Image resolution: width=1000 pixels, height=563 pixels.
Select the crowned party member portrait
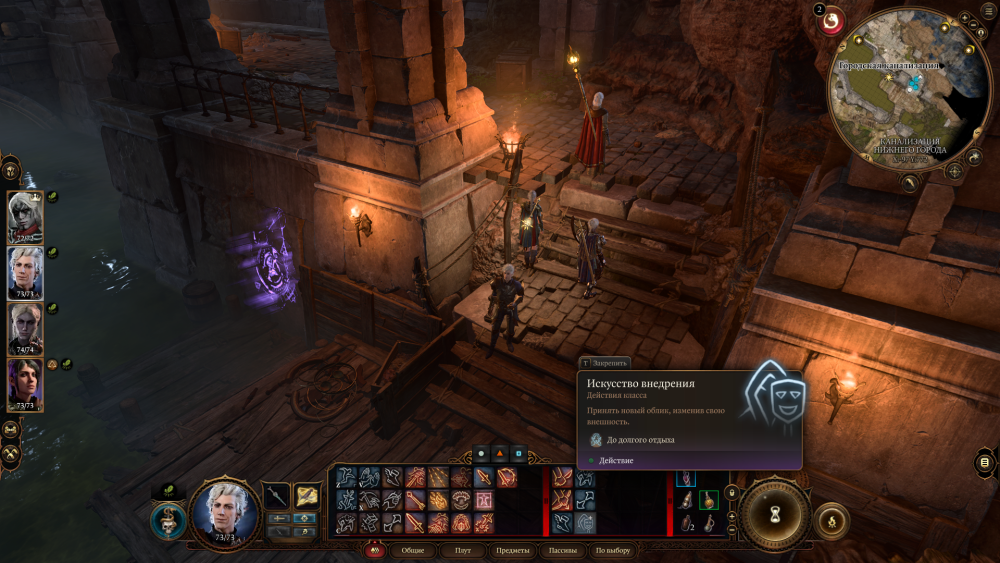coord(24,216)
